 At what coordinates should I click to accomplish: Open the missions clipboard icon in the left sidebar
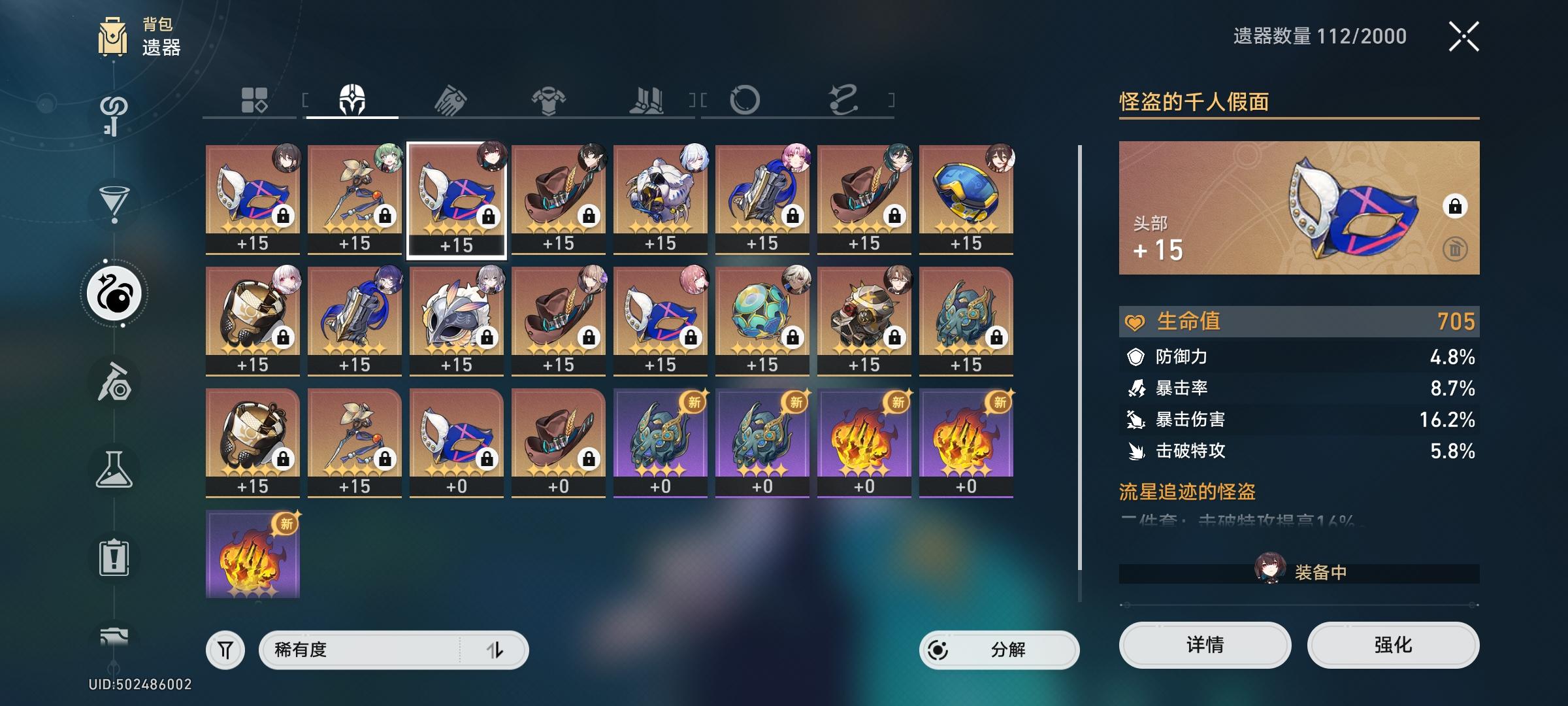(114, 556)
